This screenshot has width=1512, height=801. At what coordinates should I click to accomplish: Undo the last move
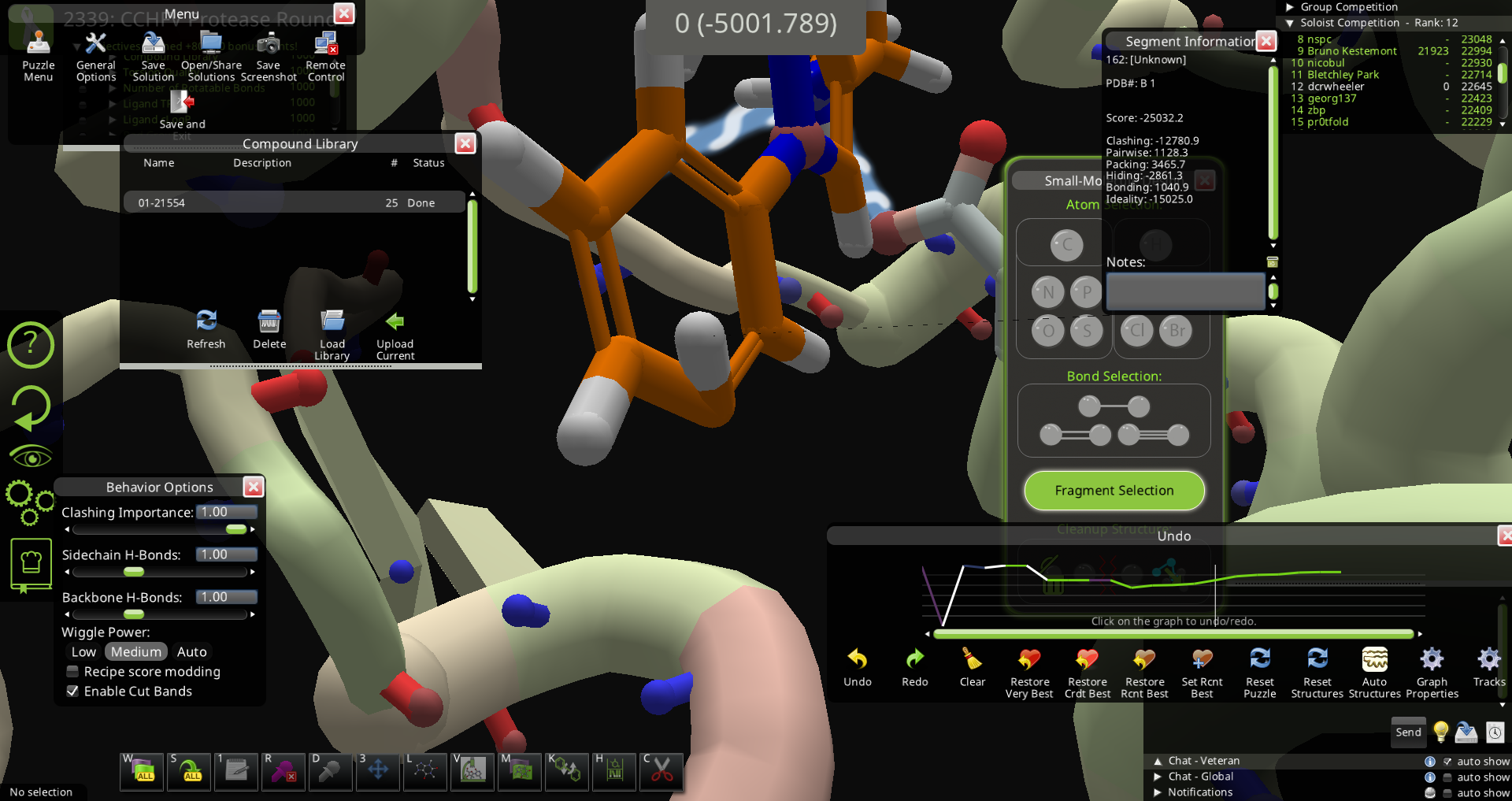click(857, 667)
